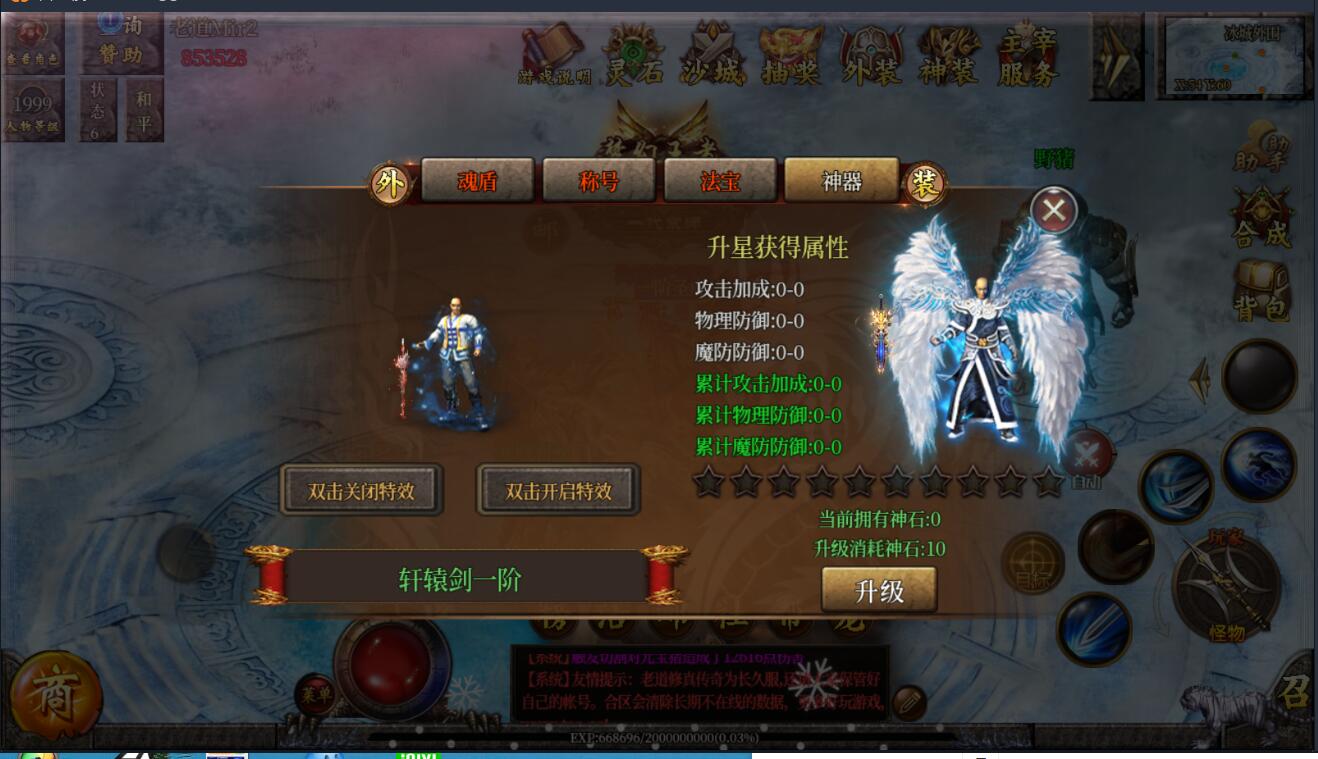Open the 称号 tab
1318x759 pixels.
[x=598, y=181]
